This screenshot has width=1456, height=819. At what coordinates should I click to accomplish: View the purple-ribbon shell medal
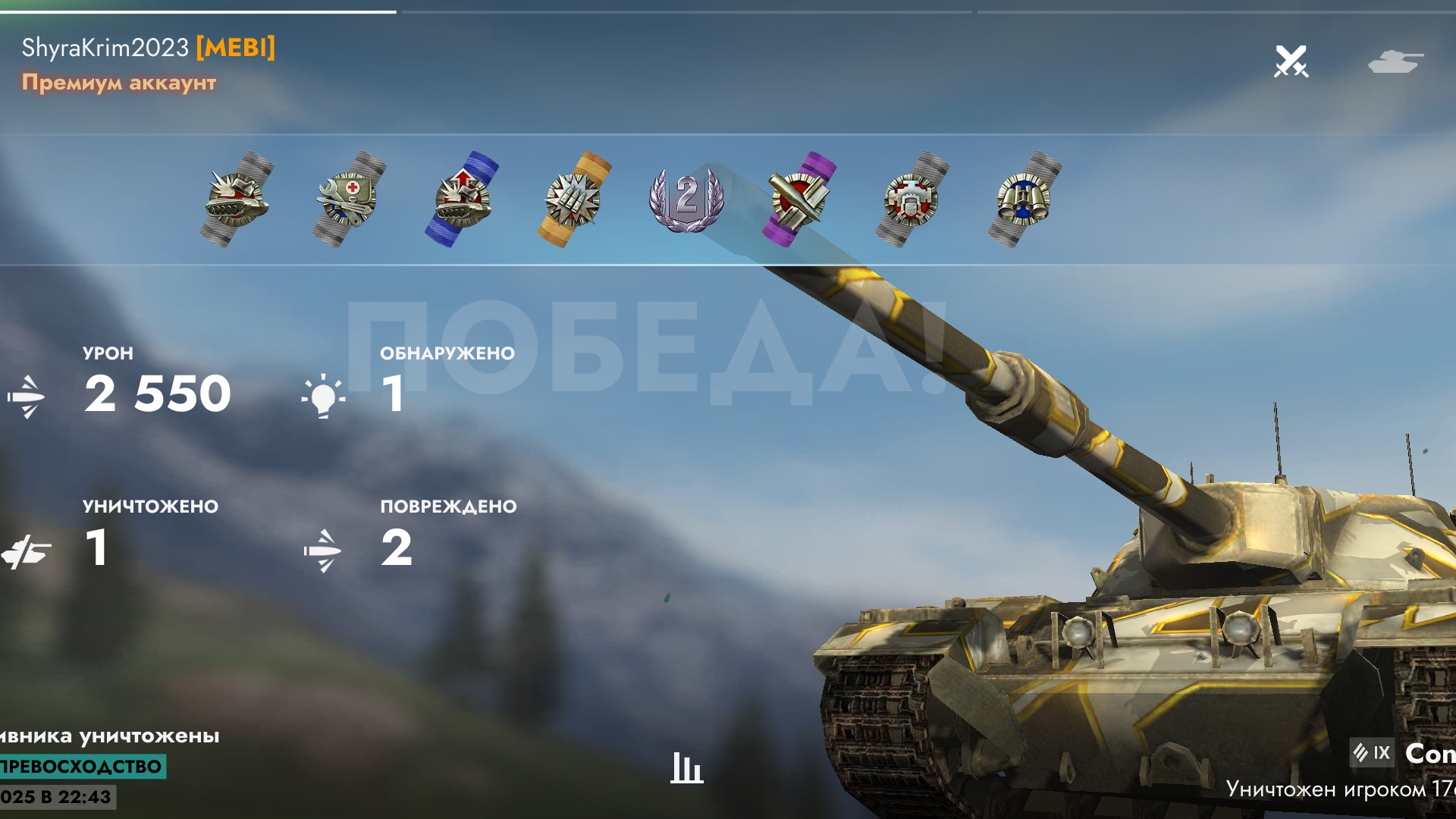(x=799, y=199)
